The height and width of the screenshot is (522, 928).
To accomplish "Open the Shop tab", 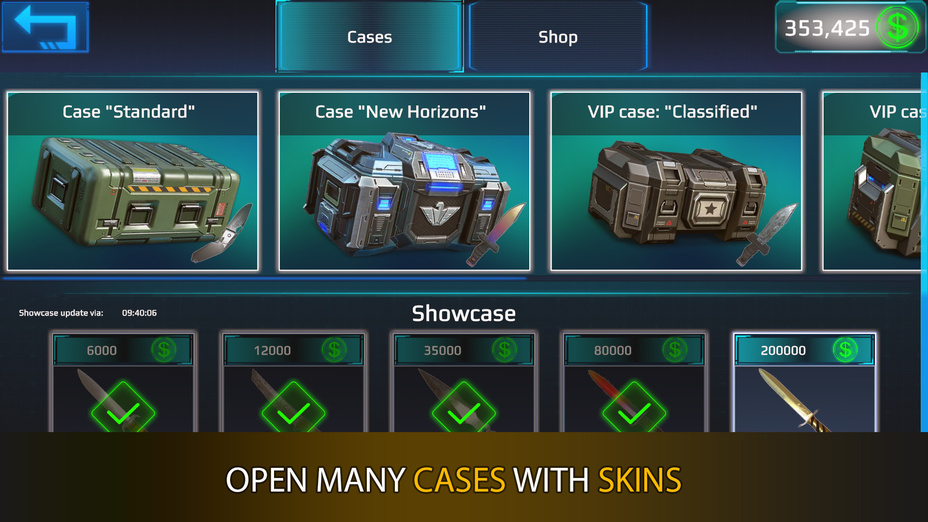I will pos(557,37).
